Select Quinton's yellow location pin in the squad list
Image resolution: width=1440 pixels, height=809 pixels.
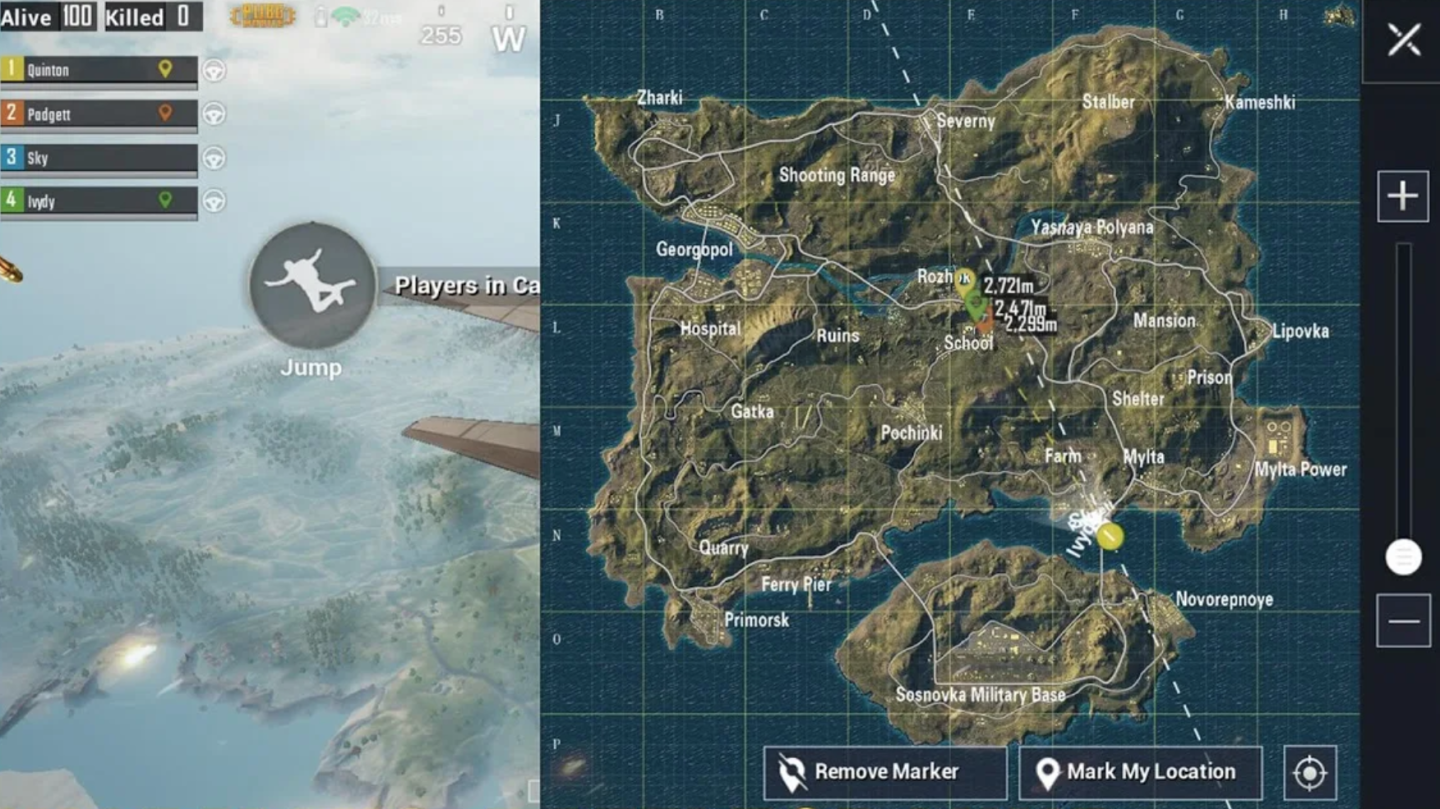[x=167, y=70]
